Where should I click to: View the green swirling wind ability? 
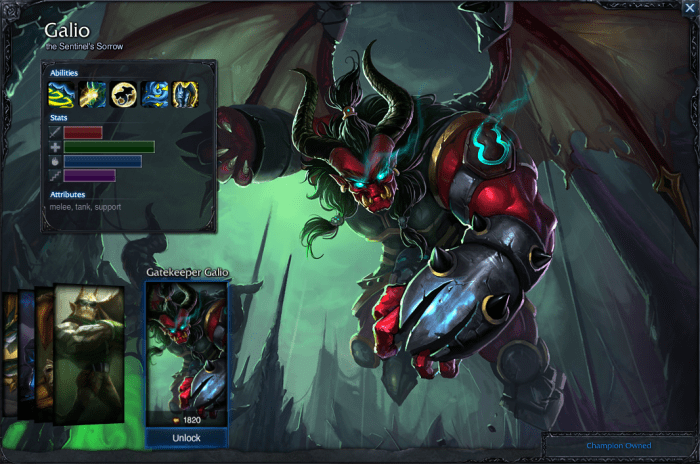point(62,94)
